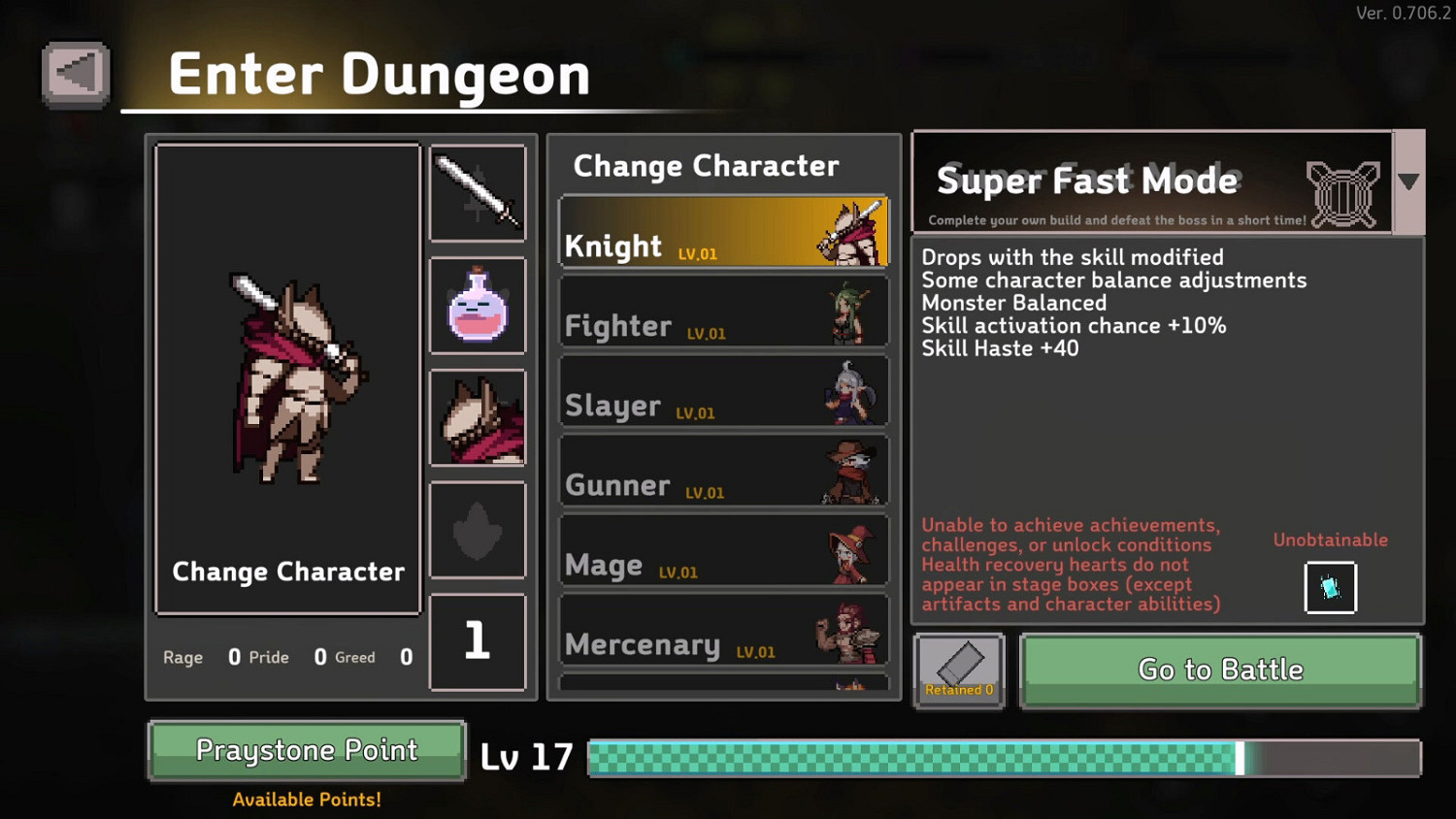Select the potion item slot
1456x819 pixels.
478,305
